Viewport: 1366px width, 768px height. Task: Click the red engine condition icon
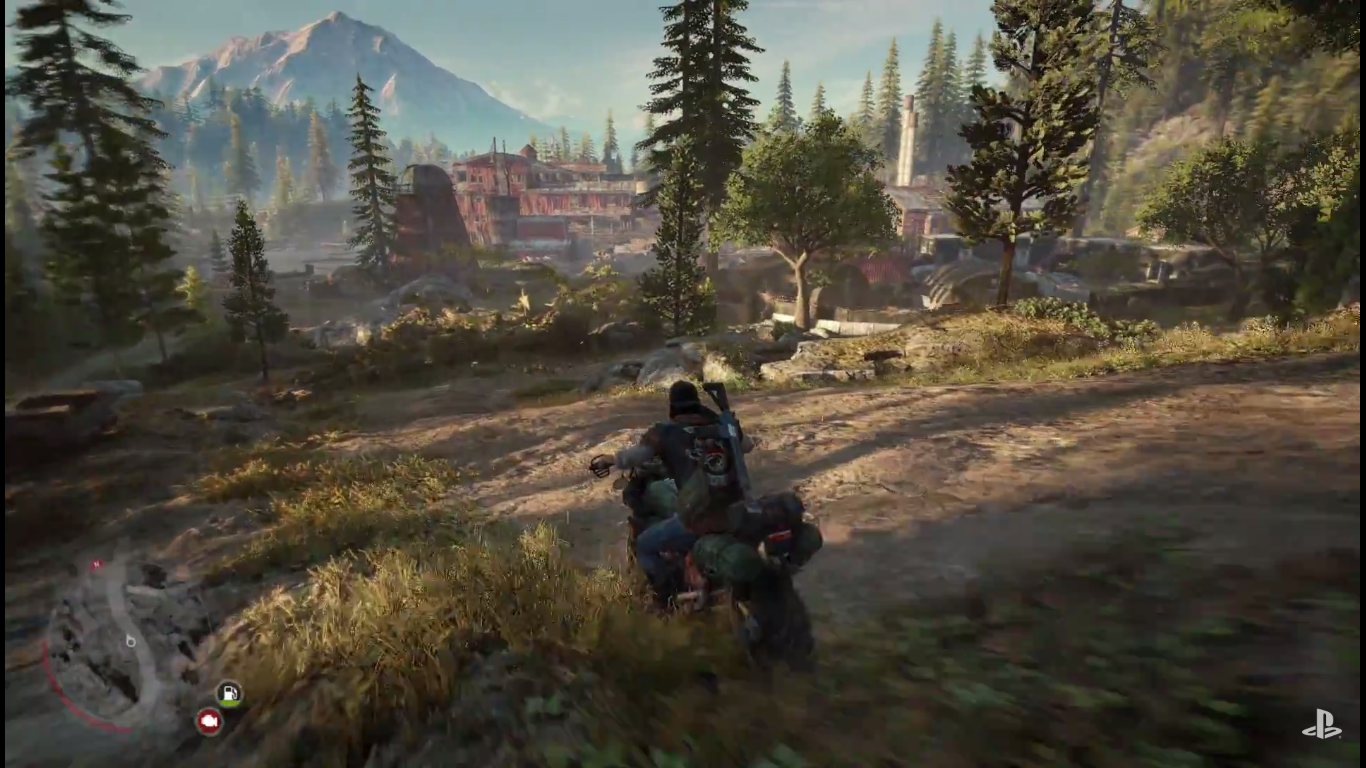[x=208, y=721]
